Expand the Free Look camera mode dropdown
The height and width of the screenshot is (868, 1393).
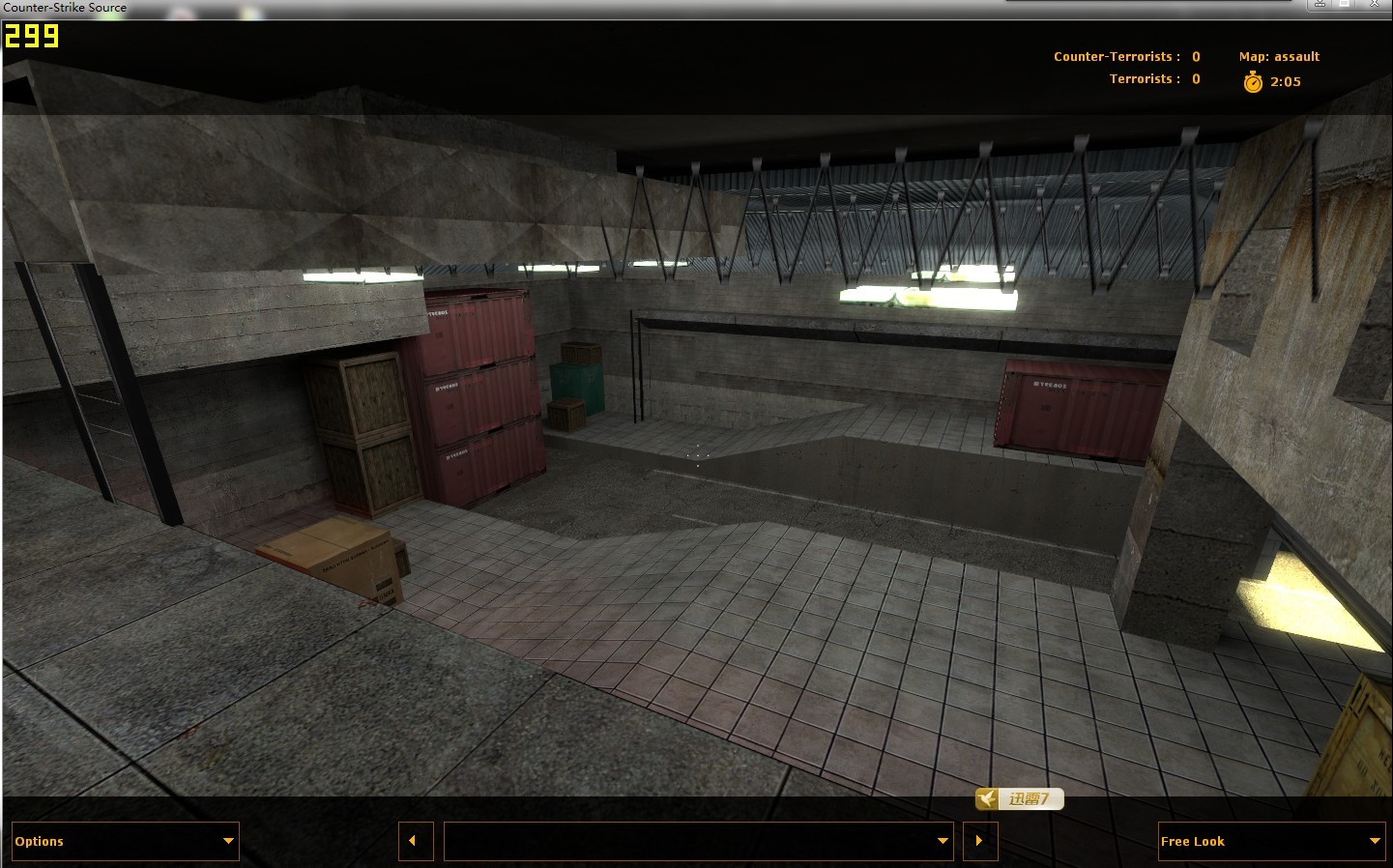click(1270, 841)
